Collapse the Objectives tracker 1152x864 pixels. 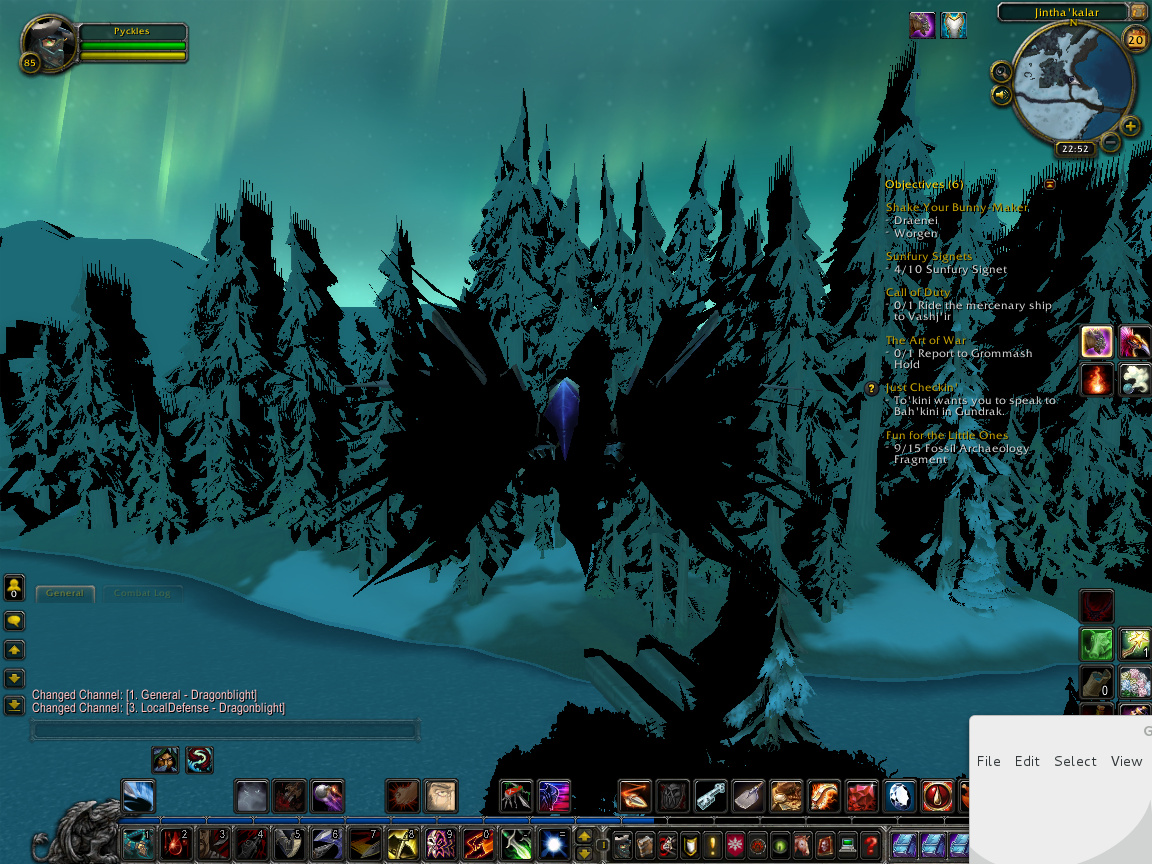1050,184
